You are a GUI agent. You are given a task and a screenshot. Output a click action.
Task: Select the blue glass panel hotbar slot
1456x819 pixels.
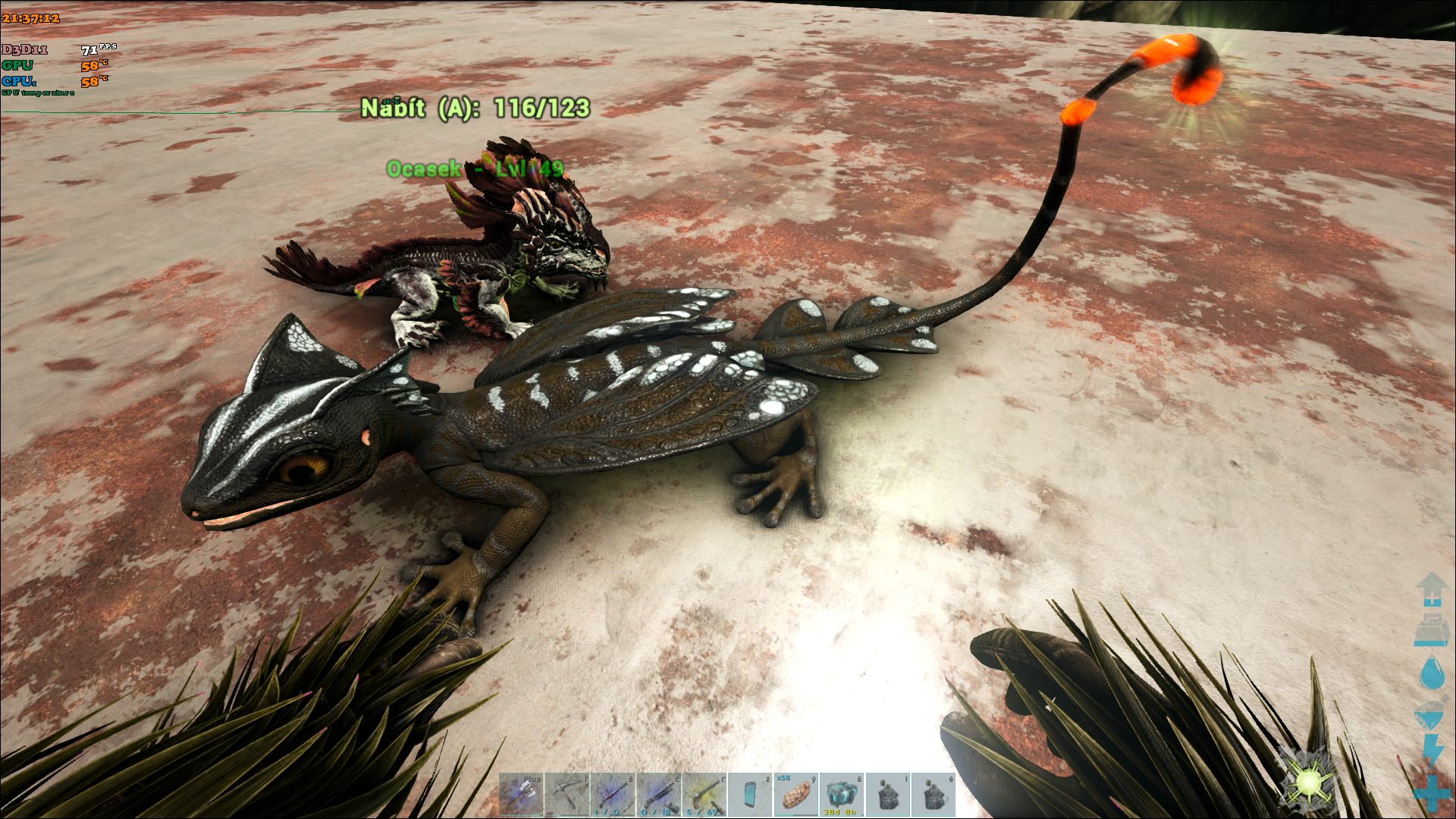coord(750,794)
